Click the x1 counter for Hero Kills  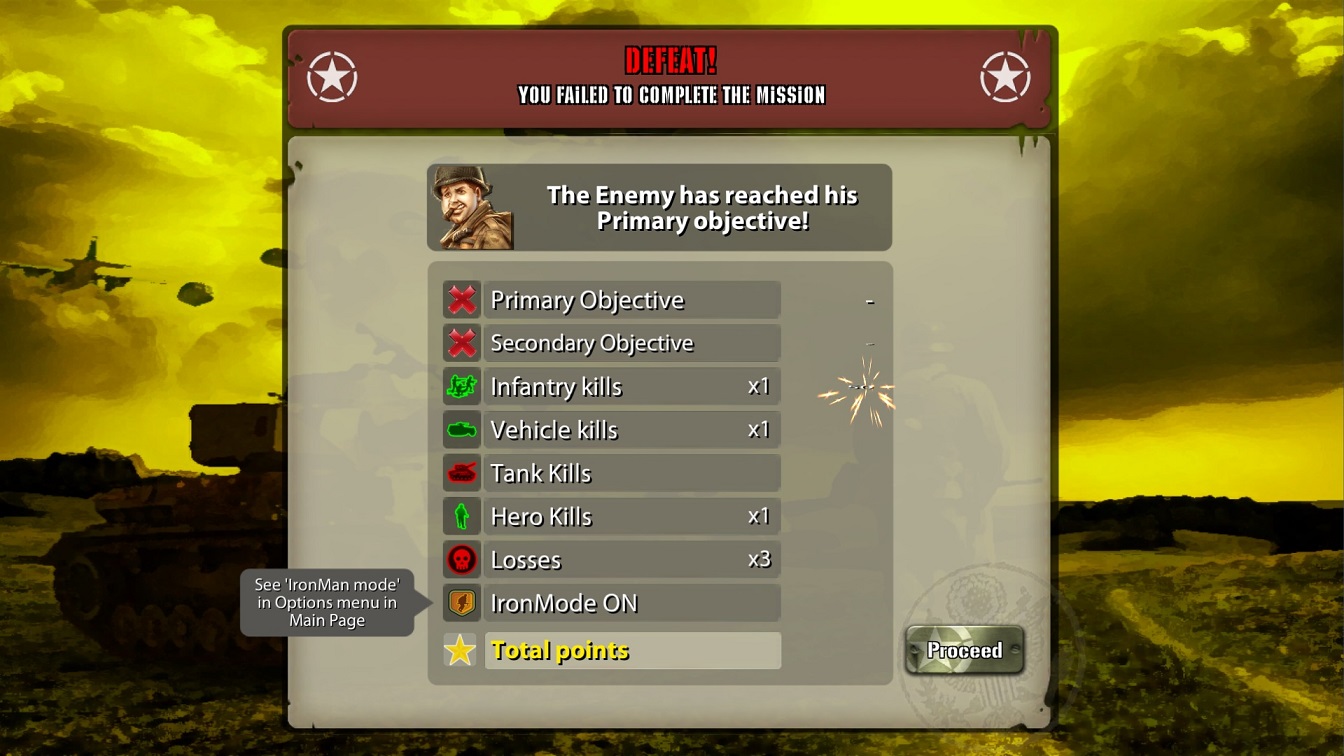[758, 516]
